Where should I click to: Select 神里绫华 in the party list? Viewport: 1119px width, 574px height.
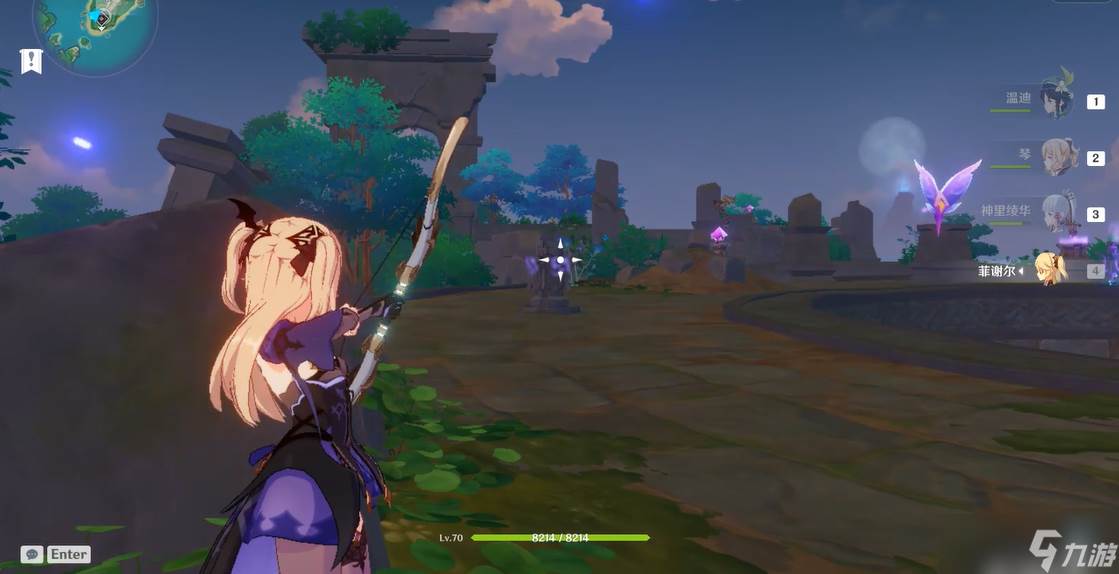1056,213
